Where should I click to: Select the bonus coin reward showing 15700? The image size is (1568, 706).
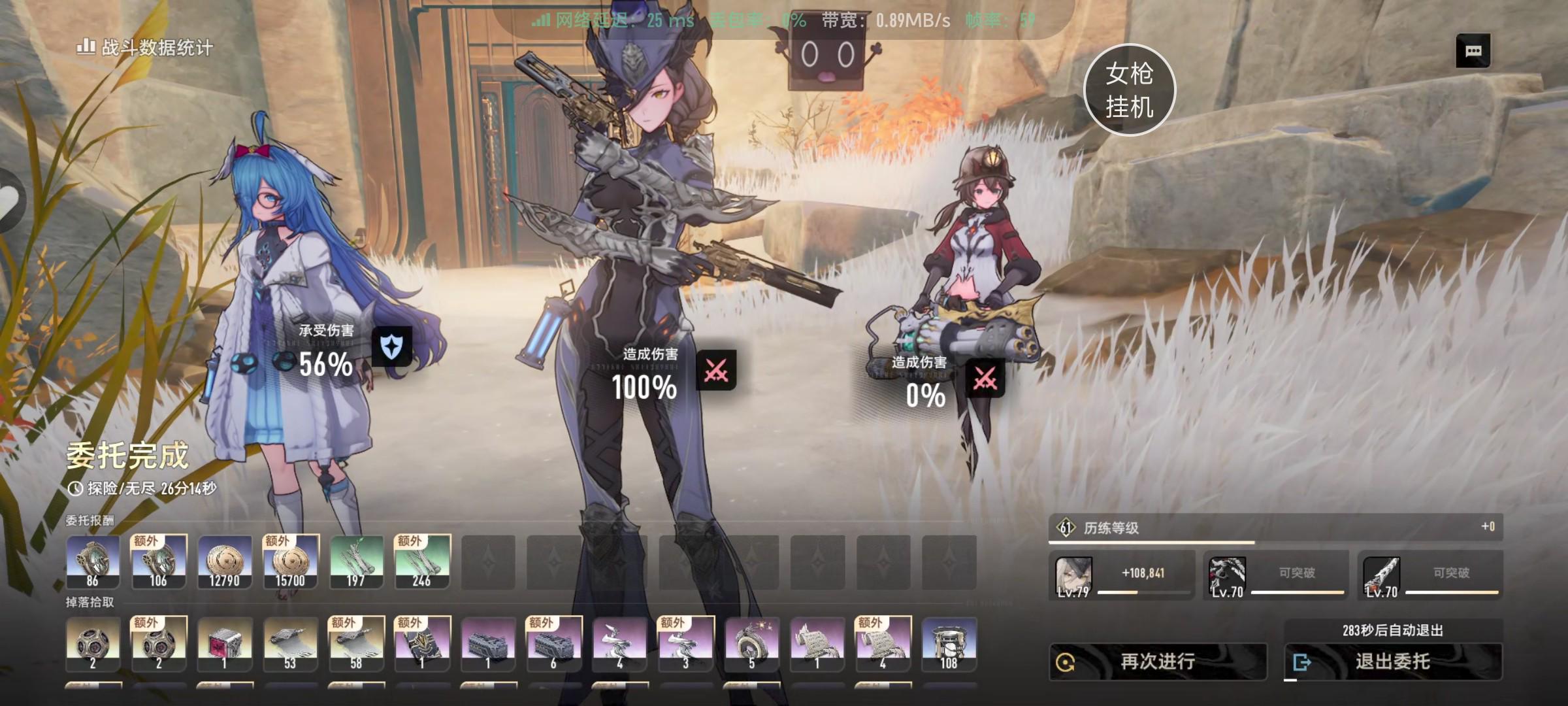click(x=291, y=562)
